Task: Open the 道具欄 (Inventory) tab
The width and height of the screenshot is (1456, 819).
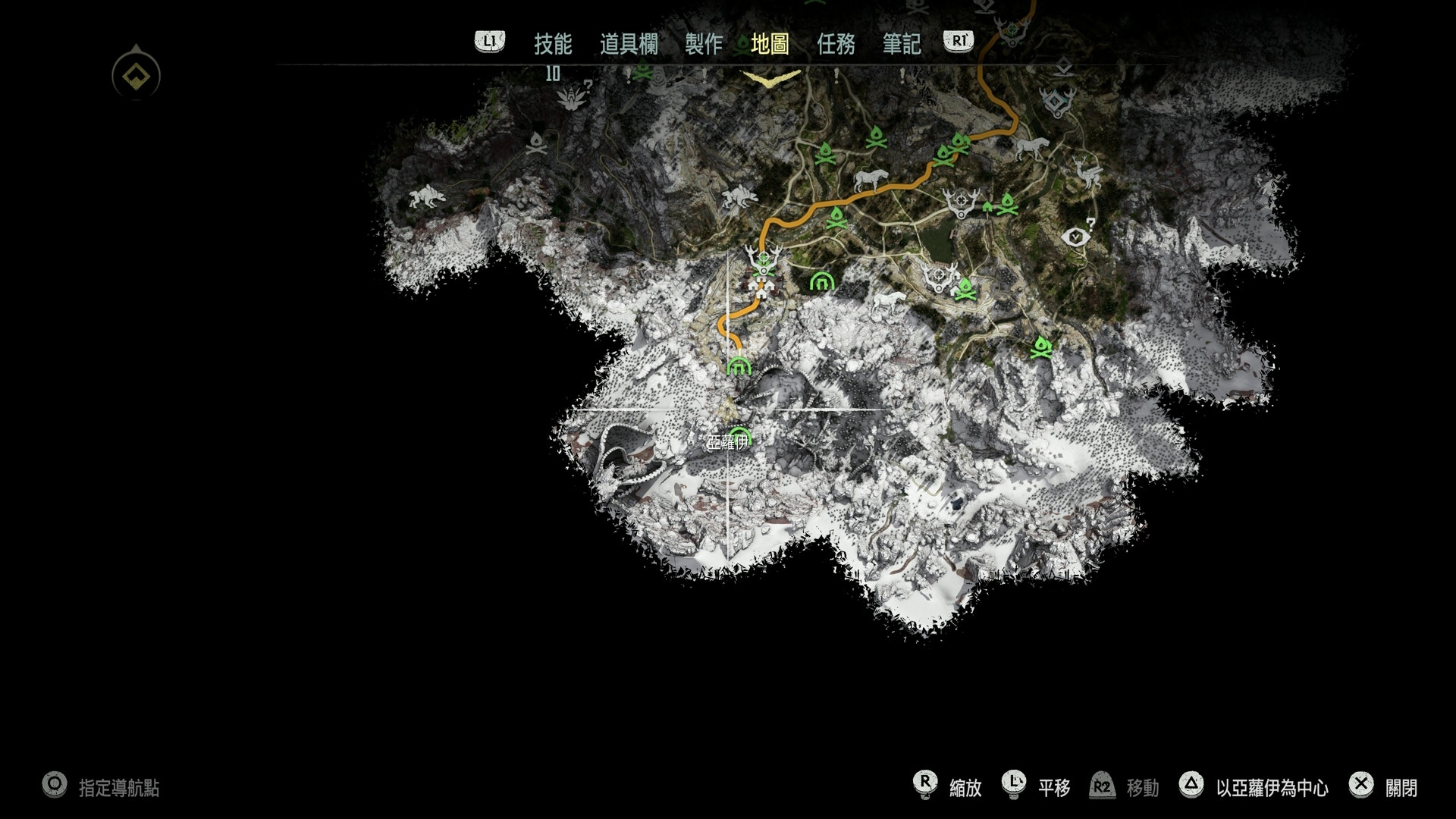Action: [x=629, y=44]
